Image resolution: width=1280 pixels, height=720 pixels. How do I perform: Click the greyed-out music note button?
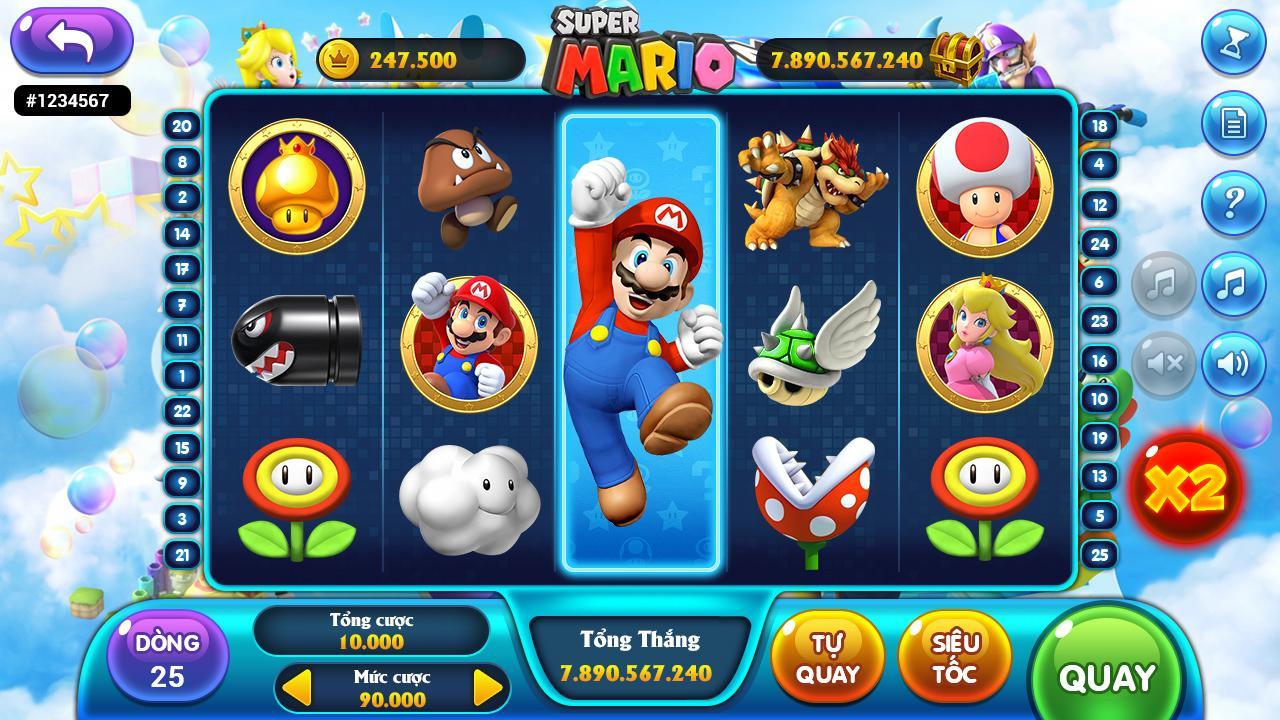(1163, 284)
